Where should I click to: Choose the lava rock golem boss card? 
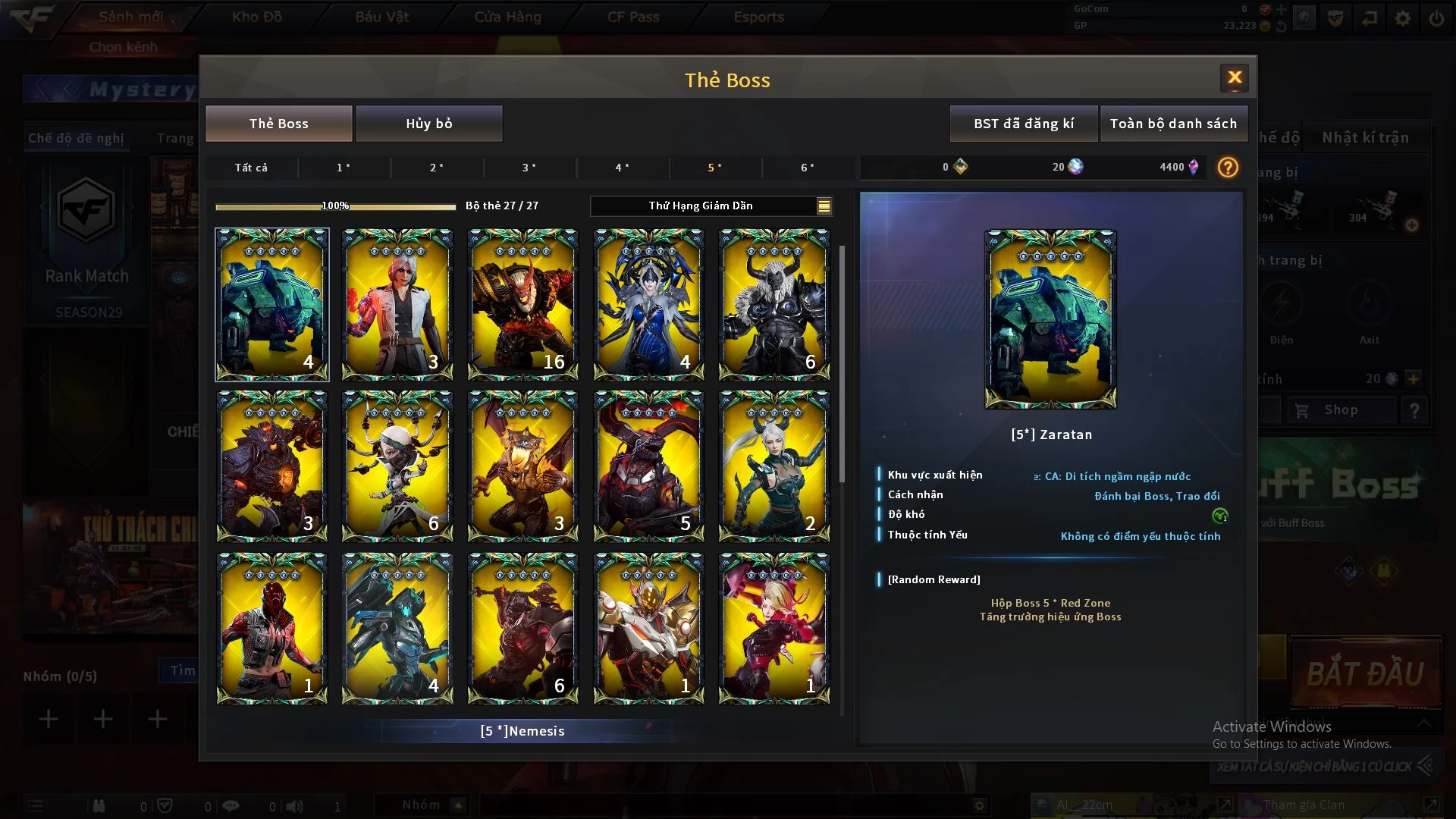(271, 466)
